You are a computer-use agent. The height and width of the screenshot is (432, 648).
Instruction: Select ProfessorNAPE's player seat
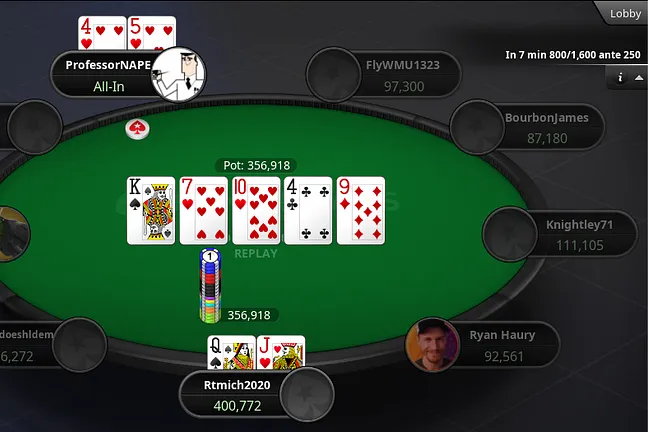pos(108,75)
